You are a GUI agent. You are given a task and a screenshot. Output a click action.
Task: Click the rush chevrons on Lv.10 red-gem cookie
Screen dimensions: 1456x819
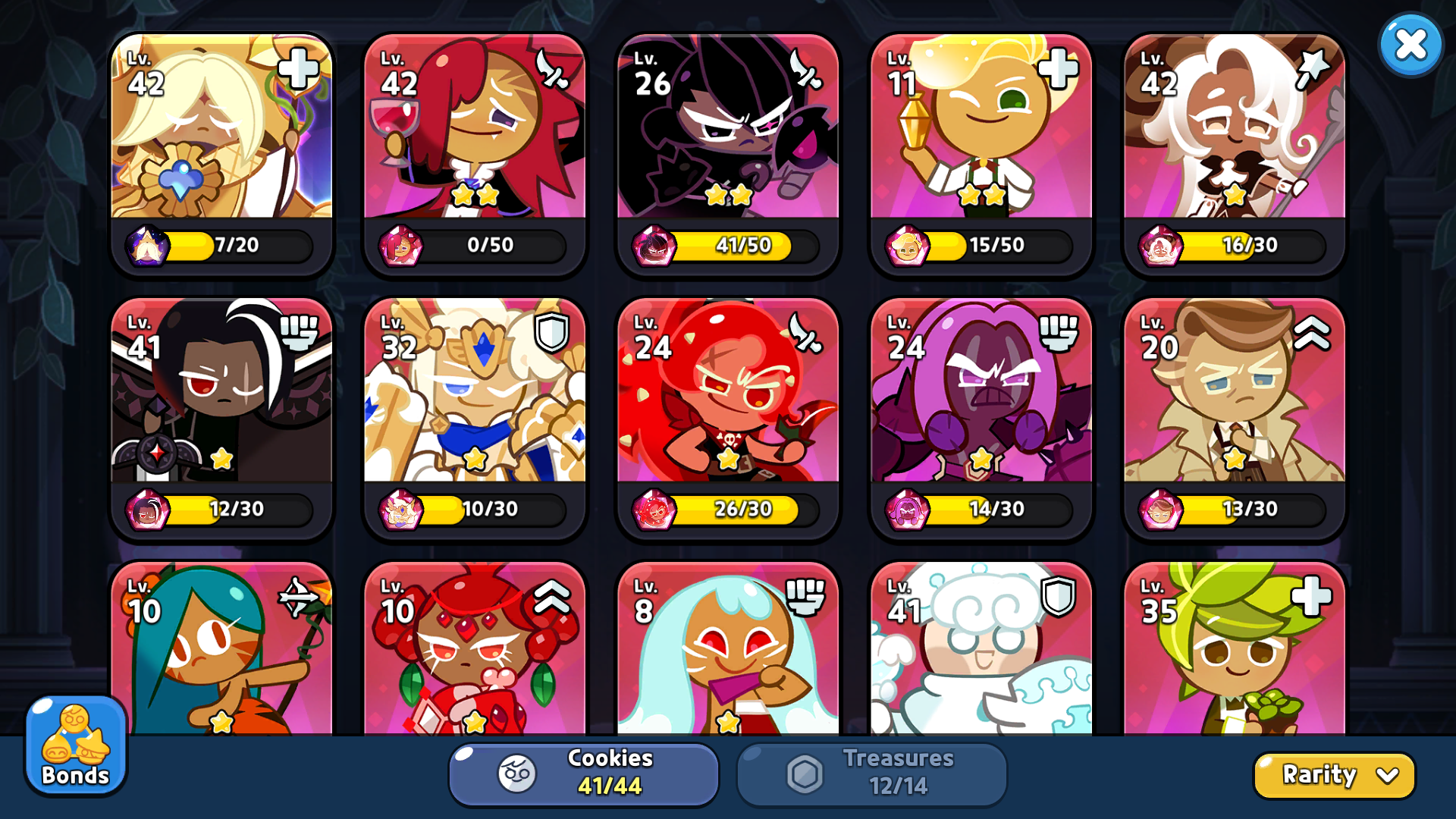click(553, 596)
